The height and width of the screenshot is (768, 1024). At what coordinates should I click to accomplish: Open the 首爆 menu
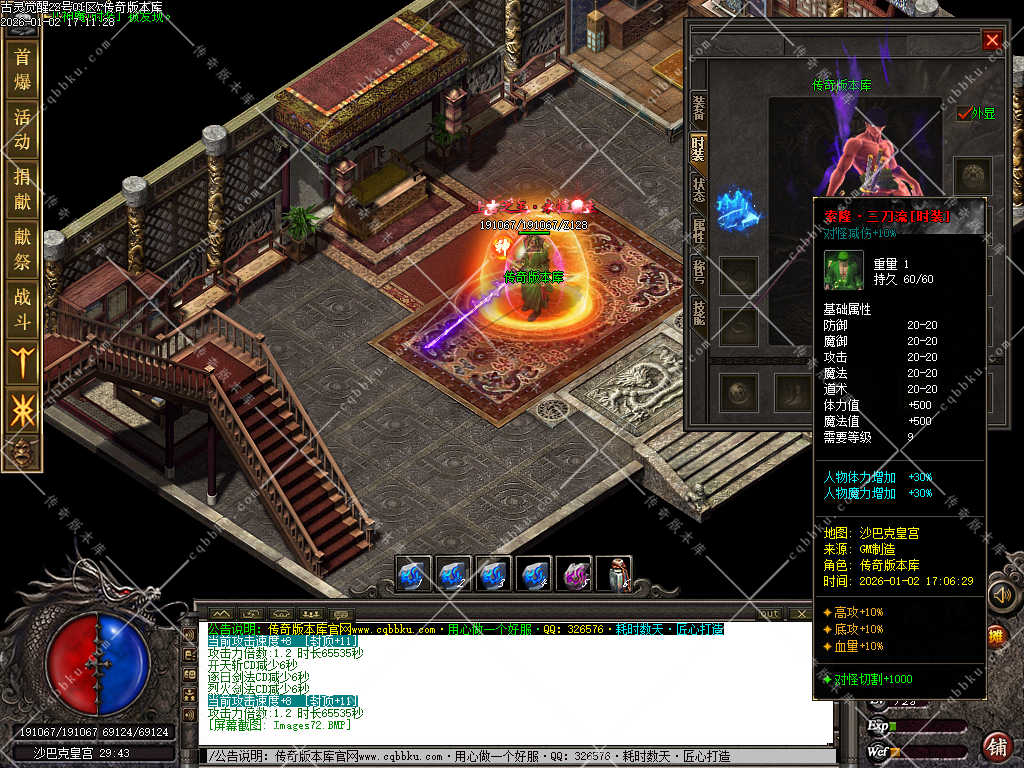pyautogui.click(x=21, y=68)
